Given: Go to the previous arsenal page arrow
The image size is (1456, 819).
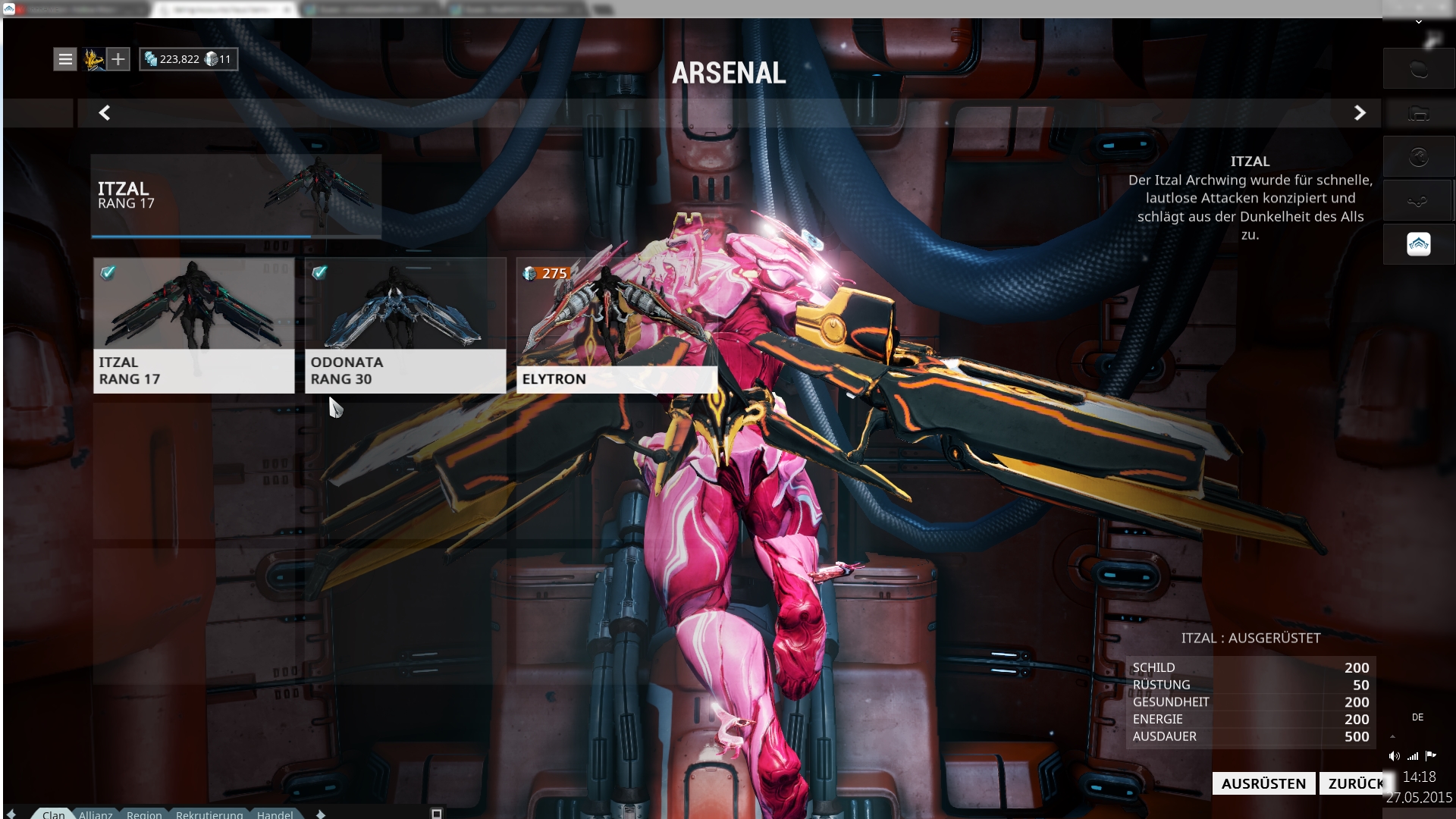Looking at the screenshot, I should 105,113.
